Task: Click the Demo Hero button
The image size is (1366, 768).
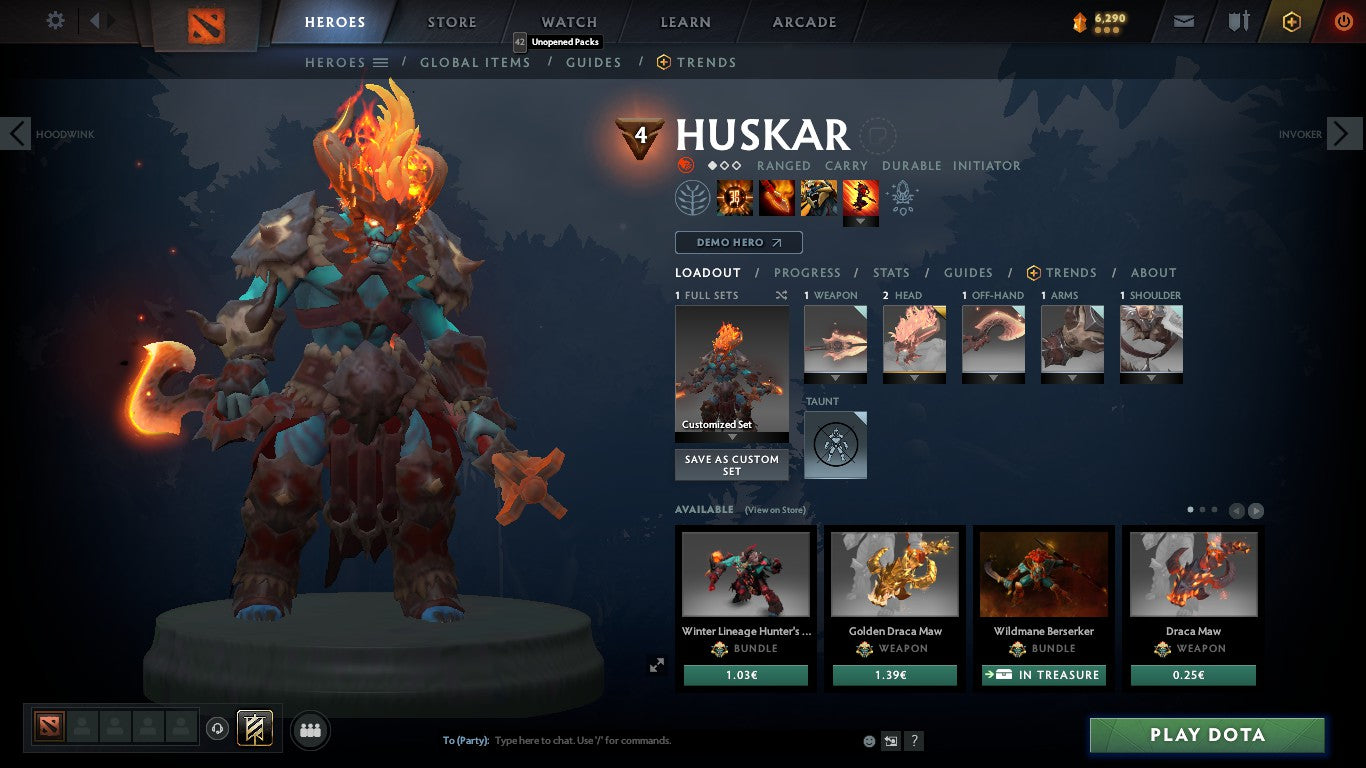Action: [x=737, y=242]
